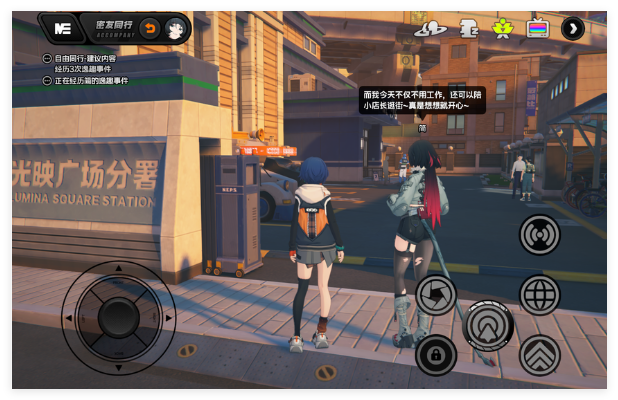The width and height of the screenshot is (618, 400).
Task: Activate the signal broadcast button
Action: pos(540,235)
